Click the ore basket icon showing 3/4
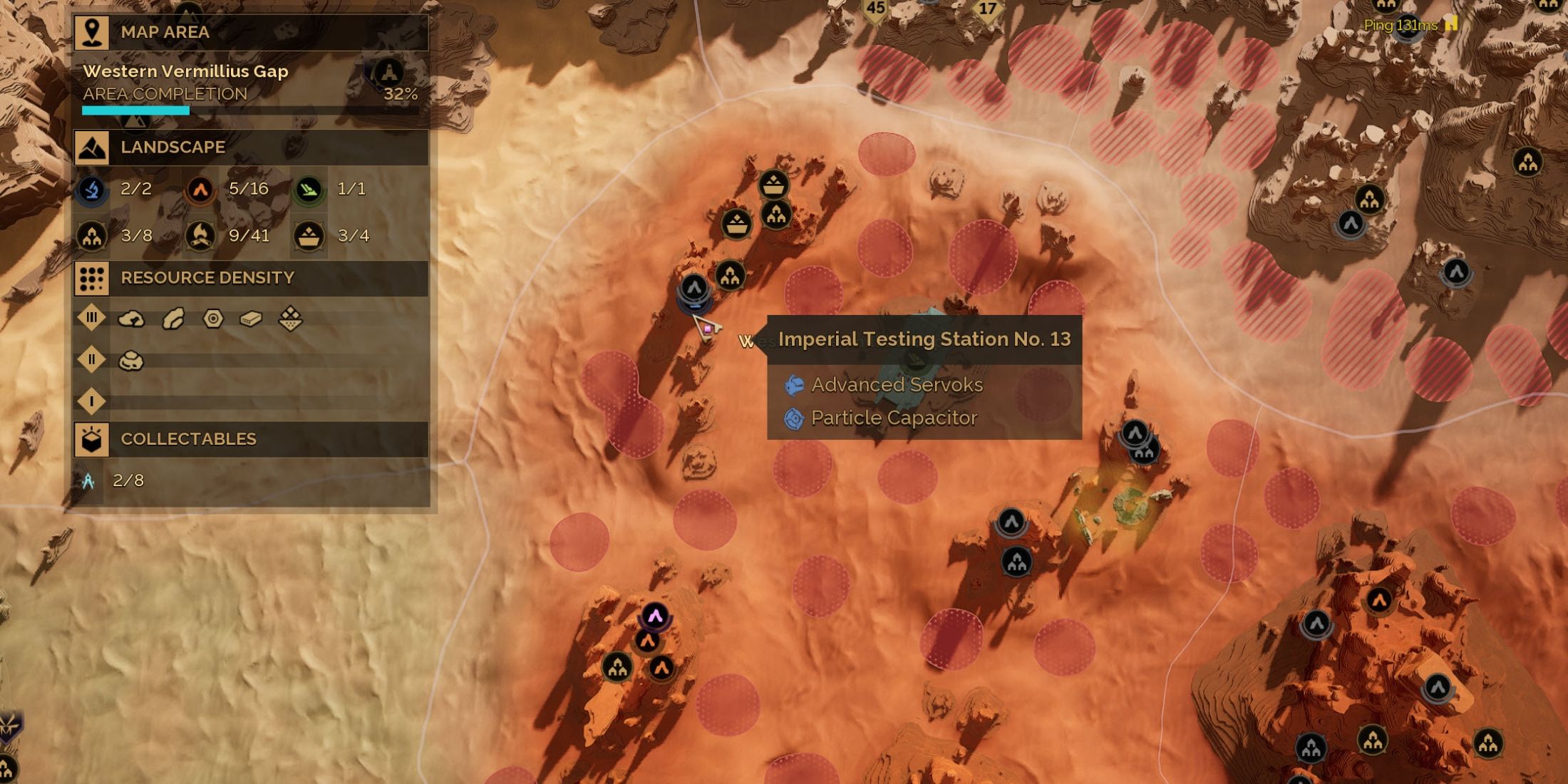The height and width of the screenshot is (784, 1568). click(309, 236)
